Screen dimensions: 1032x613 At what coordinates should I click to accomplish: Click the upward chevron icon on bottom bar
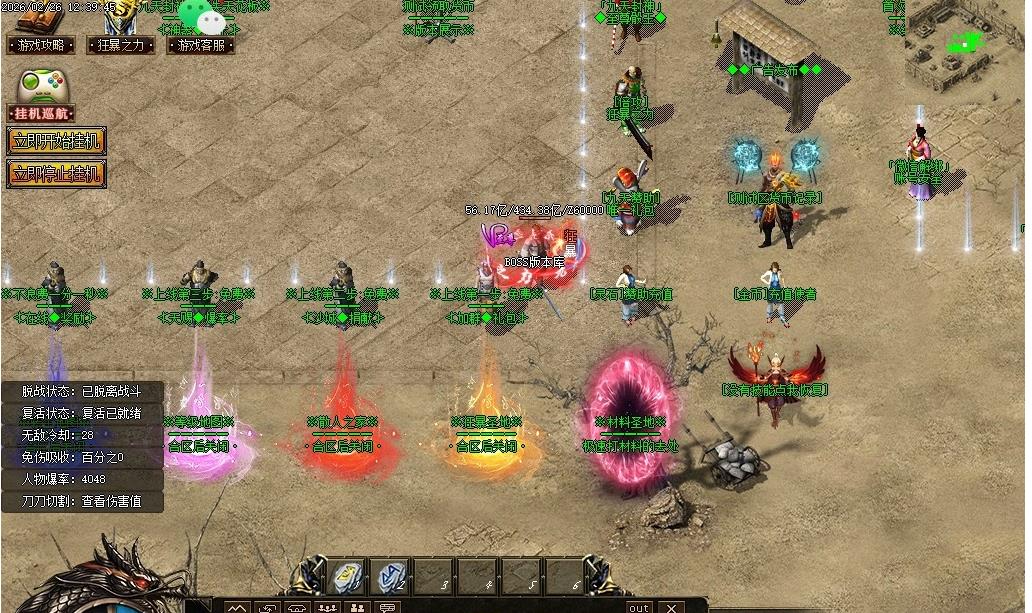(x=236, y=607)
